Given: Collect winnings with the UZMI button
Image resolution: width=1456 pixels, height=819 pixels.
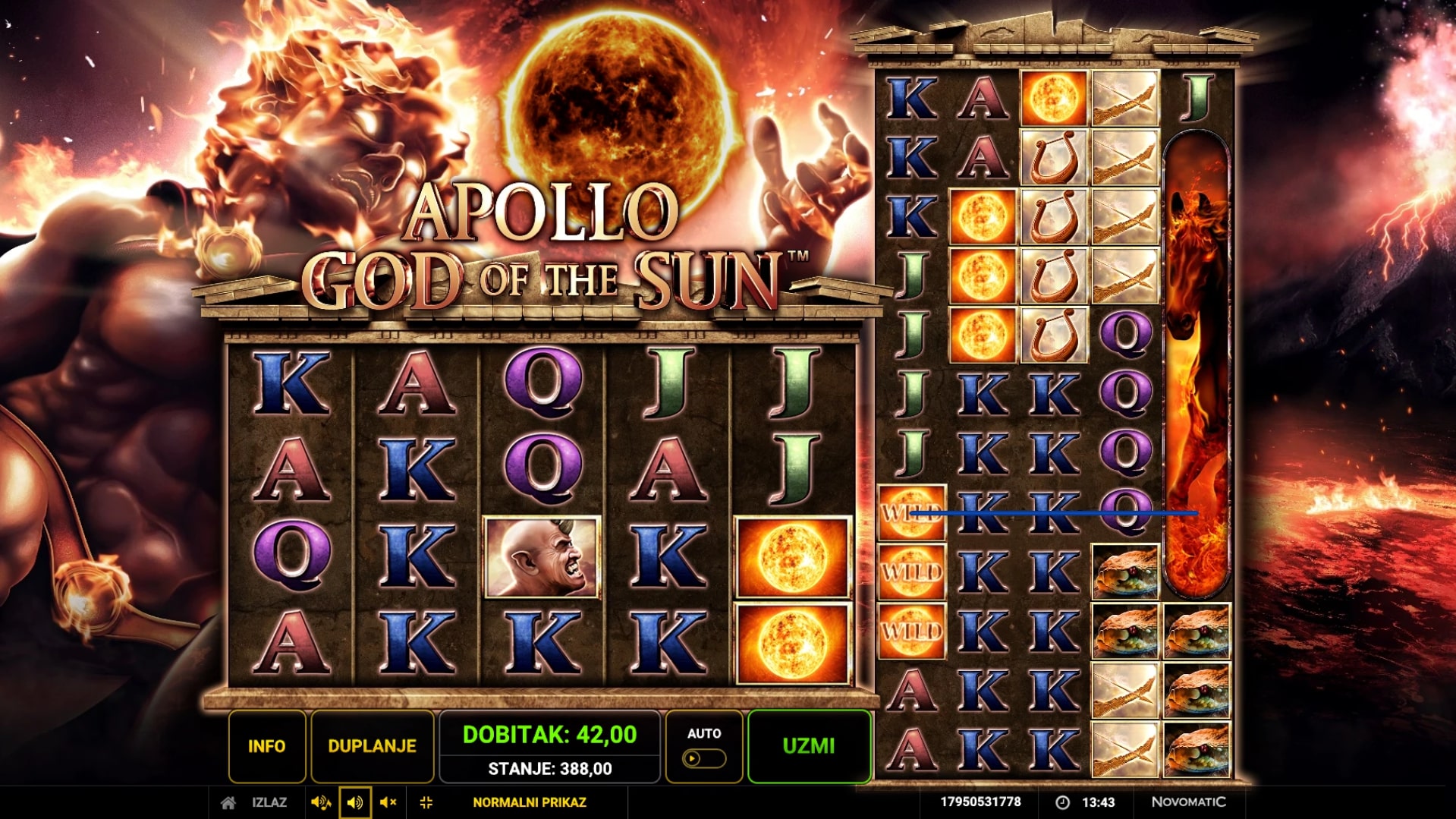Looking at the screenshot, I should click(809, 746).
